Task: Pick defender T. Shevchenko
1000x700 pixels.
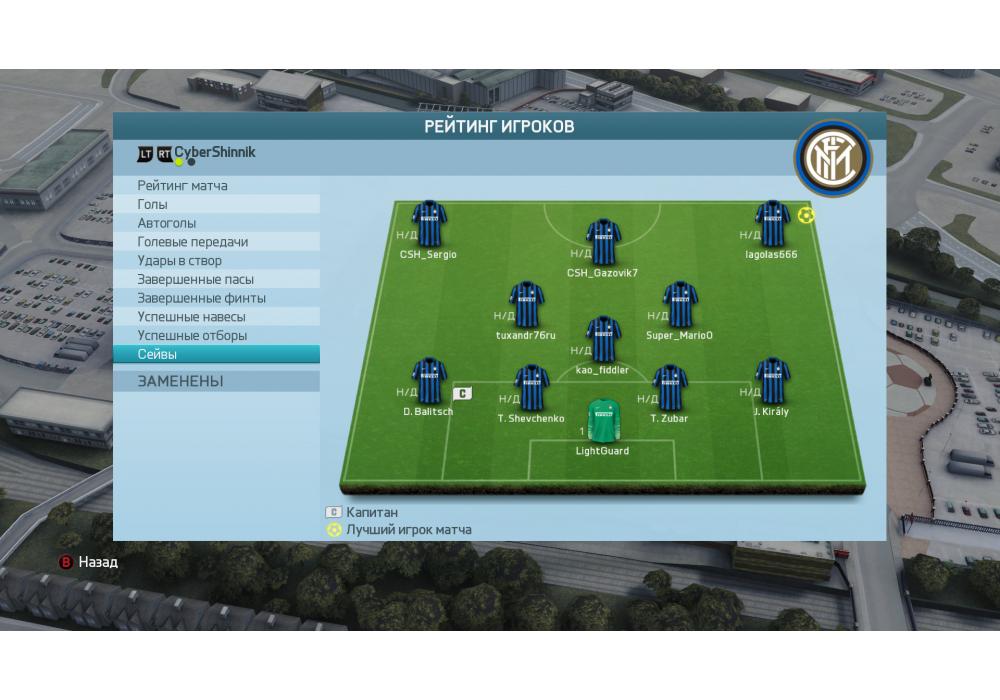Action: click(531, 388)
